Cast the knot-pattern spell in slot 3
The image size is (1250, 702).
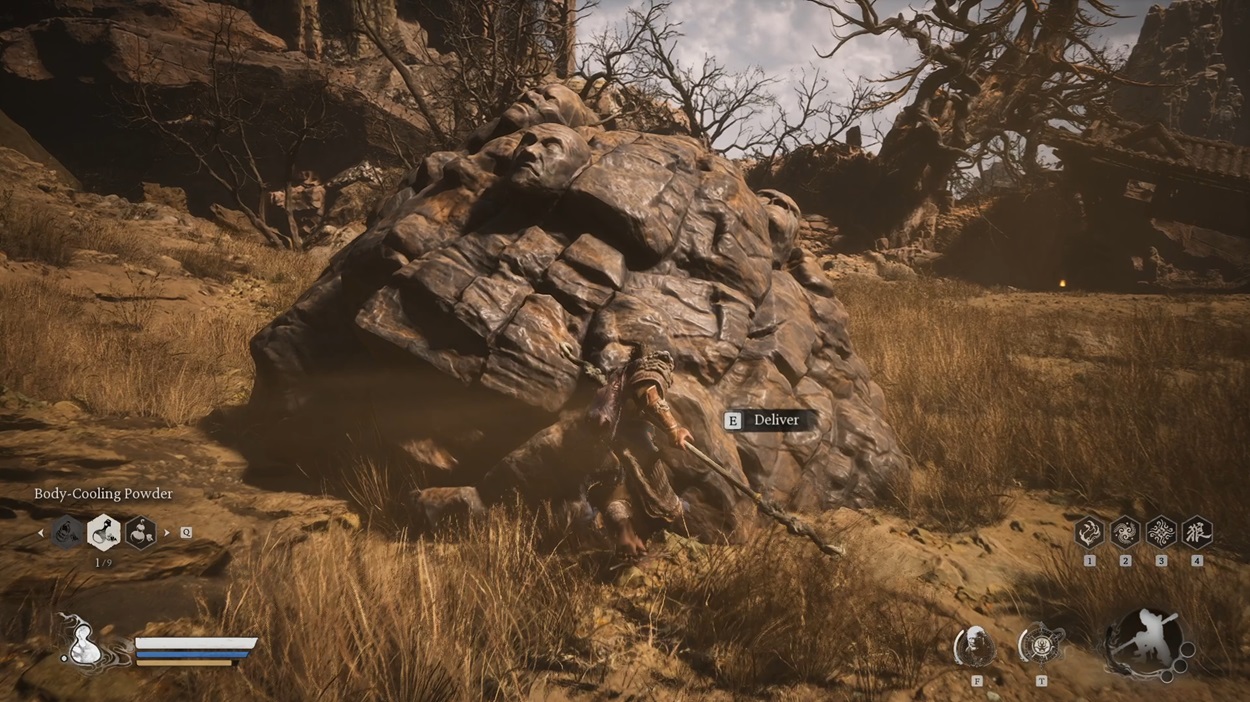point(1161,531)
